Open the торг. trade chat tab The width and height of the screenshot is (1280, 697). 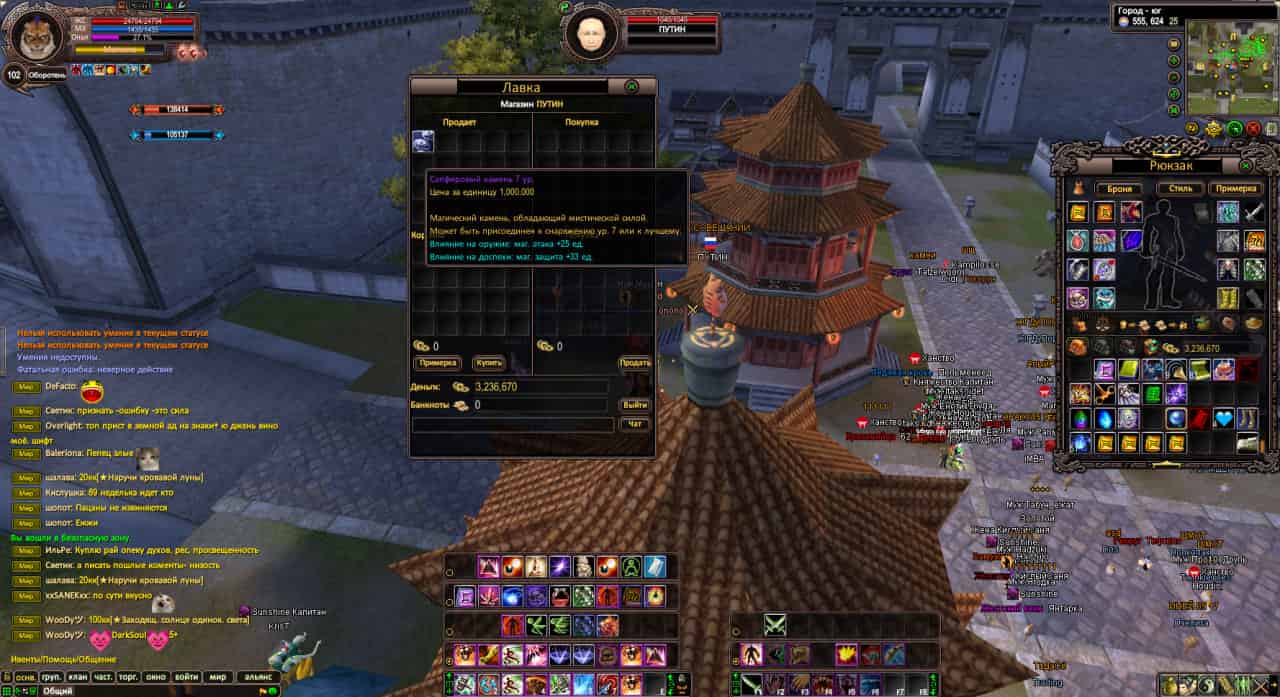click(x=129, y=677)
